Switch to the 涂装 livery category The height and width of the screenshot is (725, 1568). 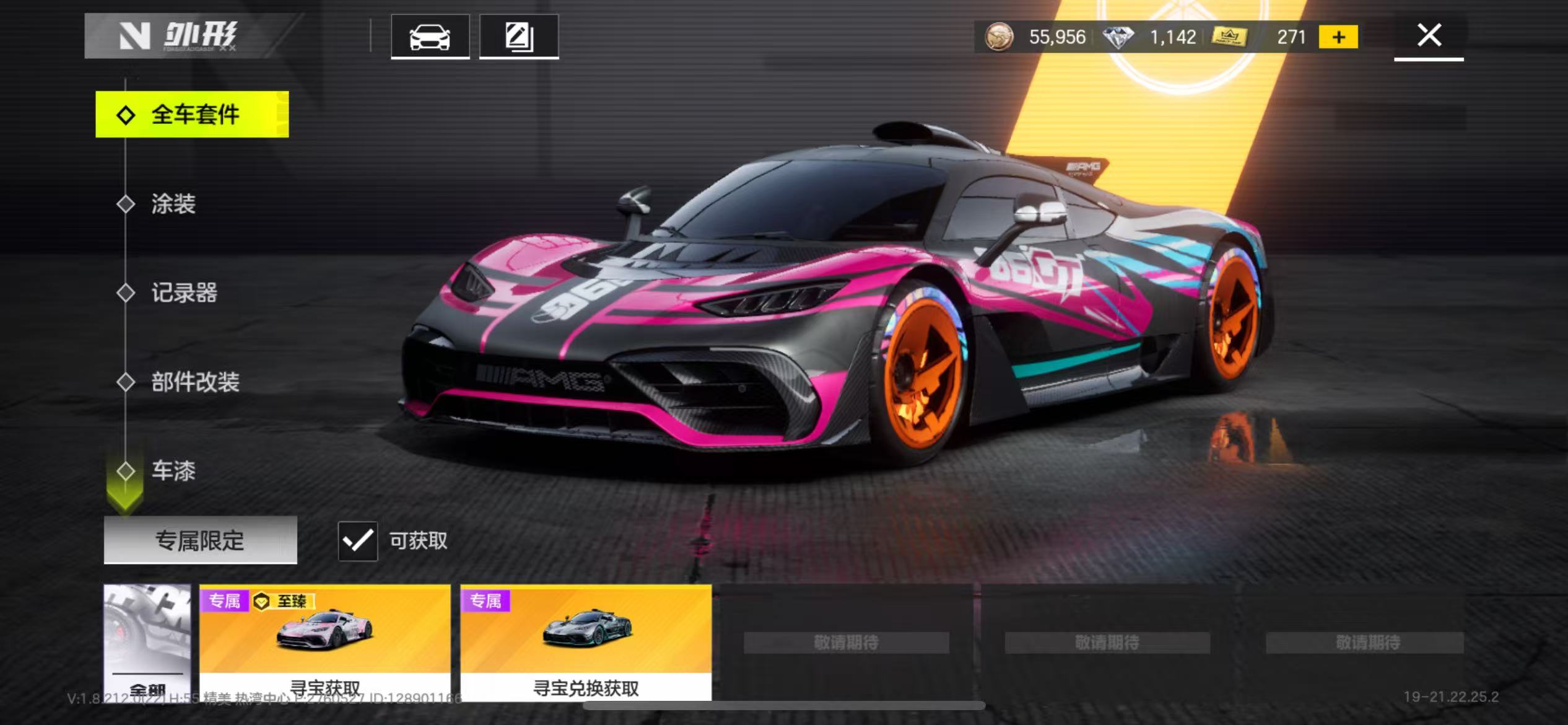pyautogui.click(x=173, y=204)
